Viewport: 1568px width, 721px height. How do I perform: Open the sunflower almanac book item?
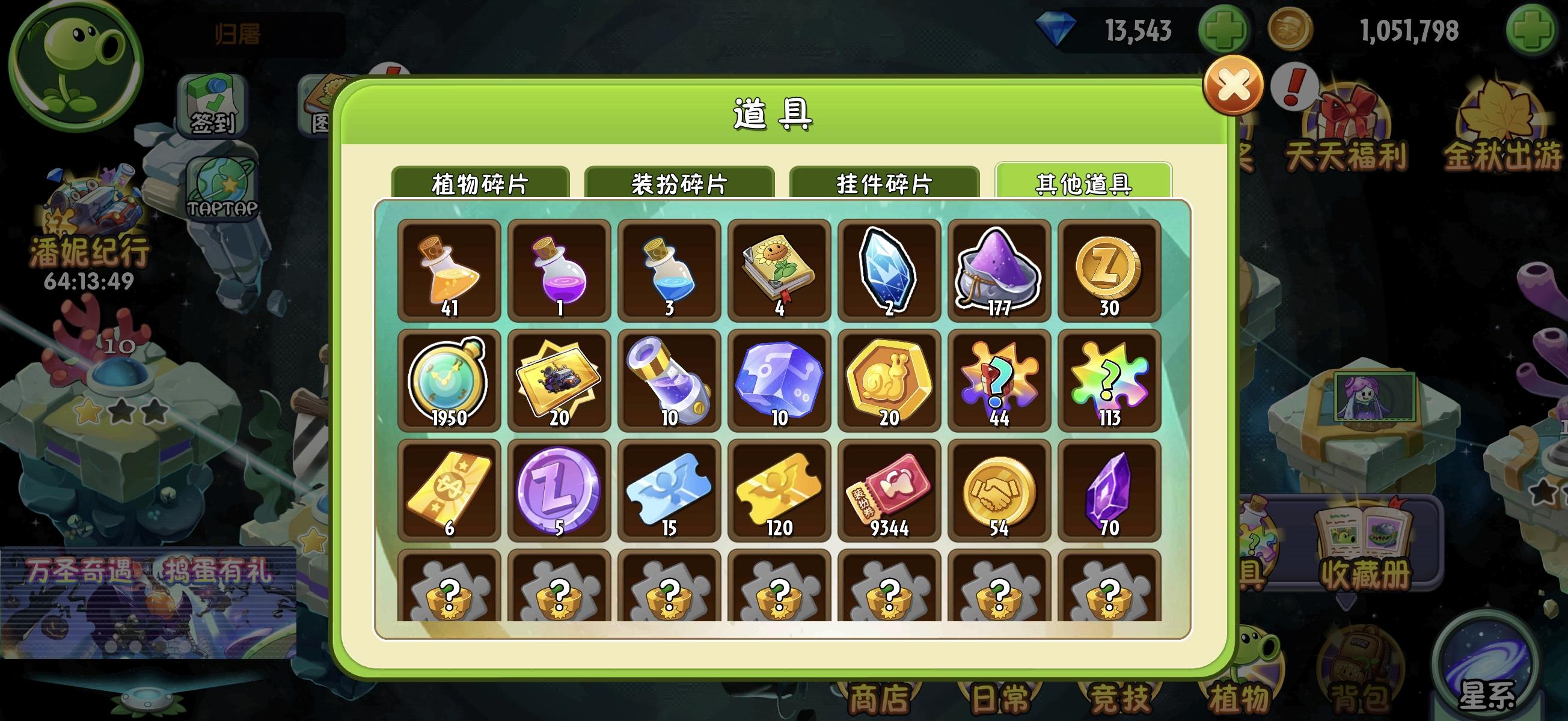point(779,271)
